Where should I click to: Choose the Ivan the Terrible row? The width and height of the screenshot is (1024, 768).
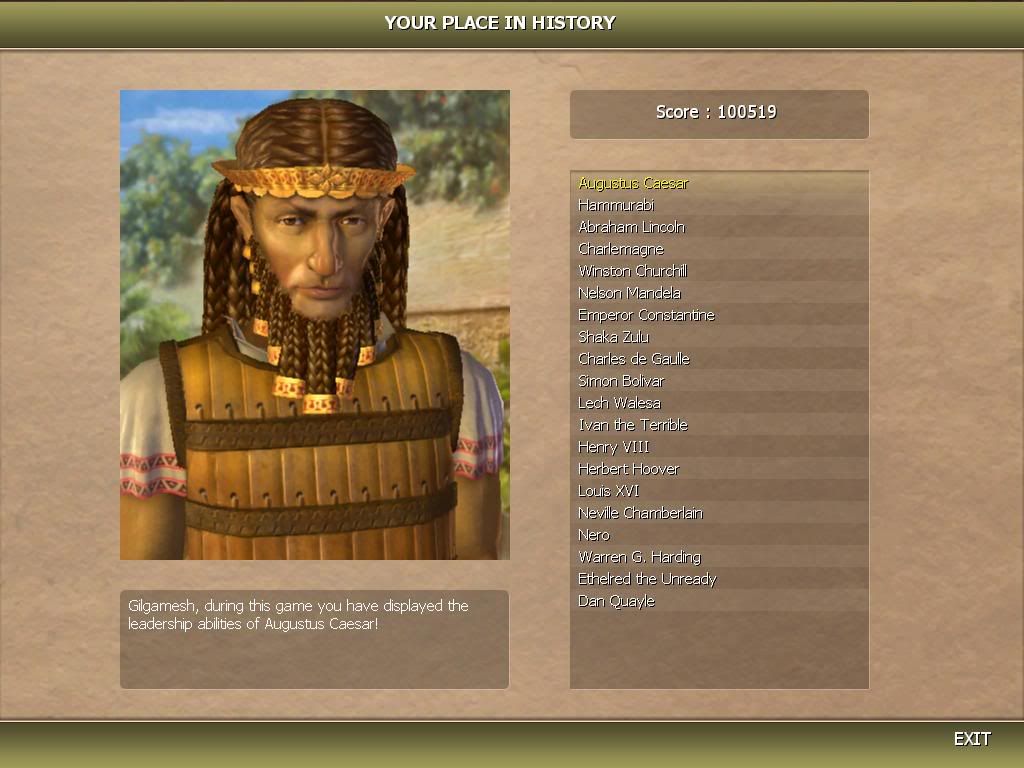(x=632, y=425)
